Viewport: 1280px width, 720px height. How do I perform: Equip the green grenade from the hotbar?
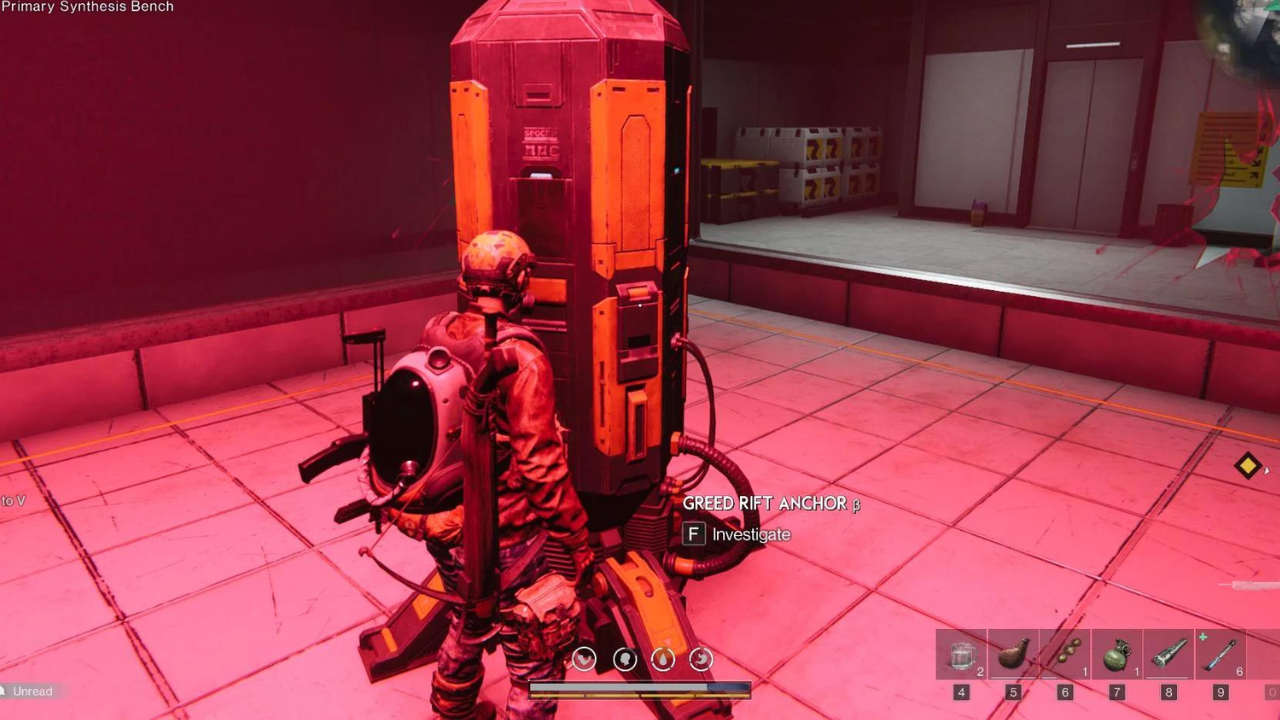point(1117,655)
